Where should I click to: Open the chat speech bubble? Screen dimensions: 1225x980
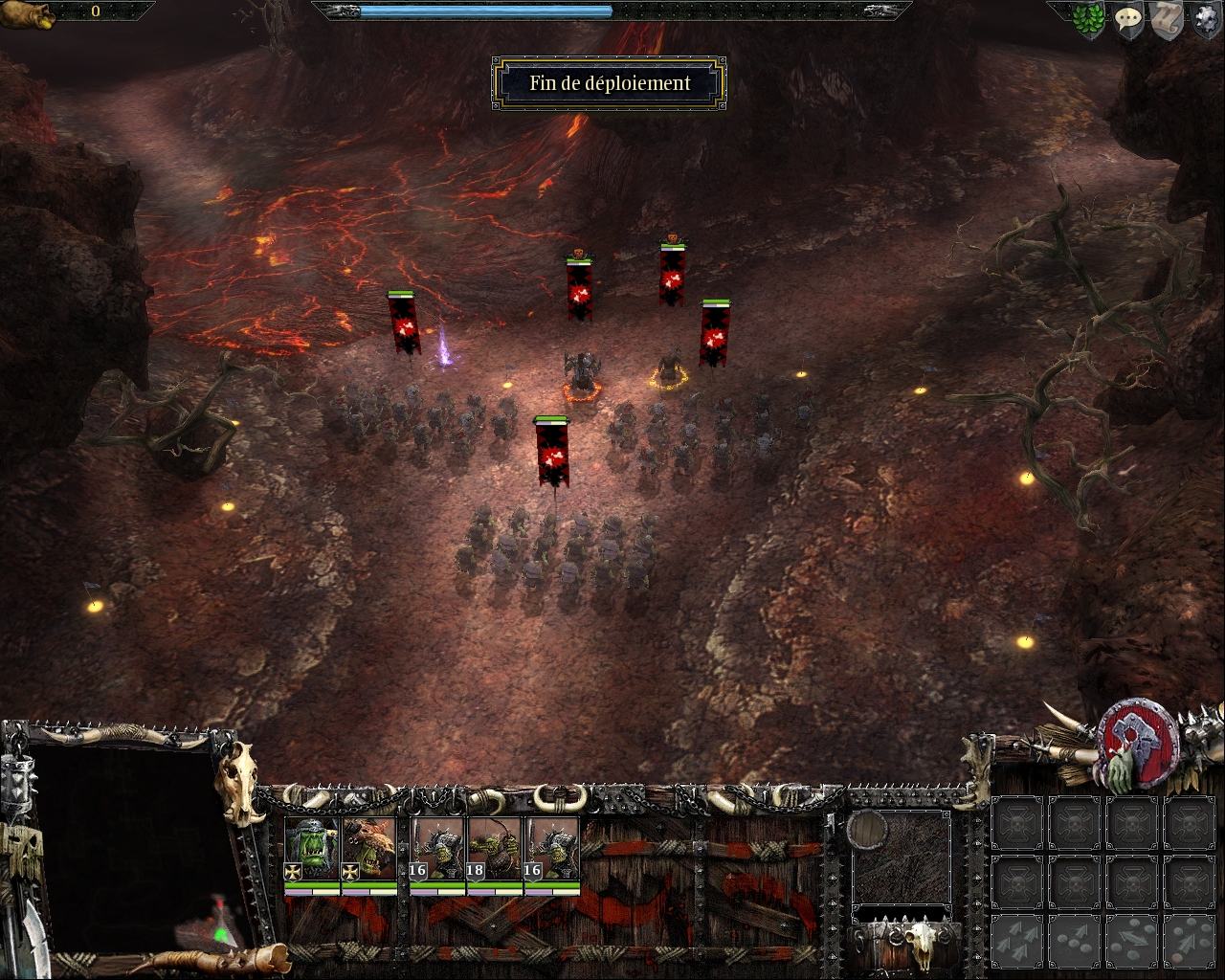click(1128, 20)
